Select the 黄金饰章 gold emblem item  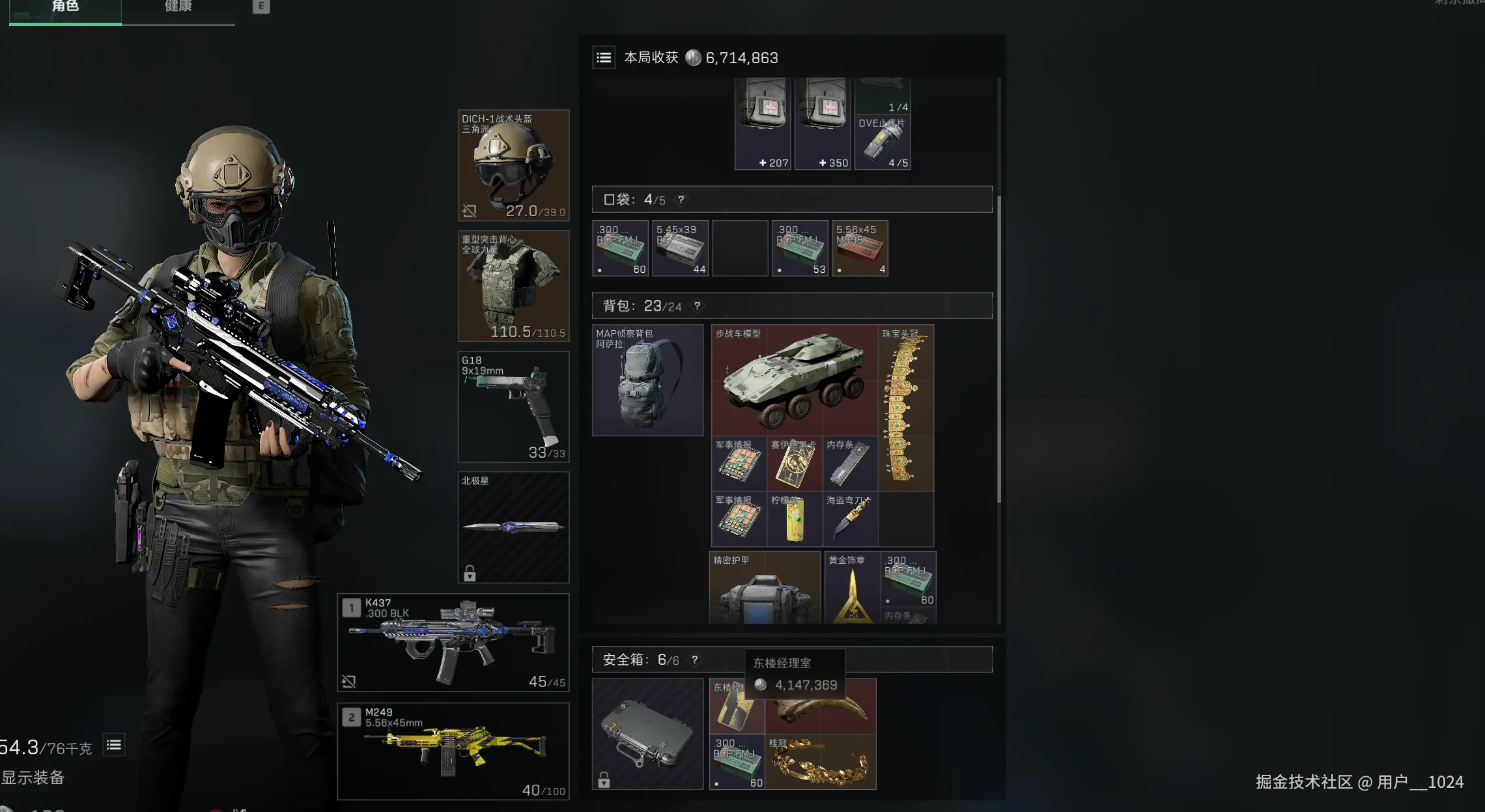pyautogui.click(x=851, y=588)
